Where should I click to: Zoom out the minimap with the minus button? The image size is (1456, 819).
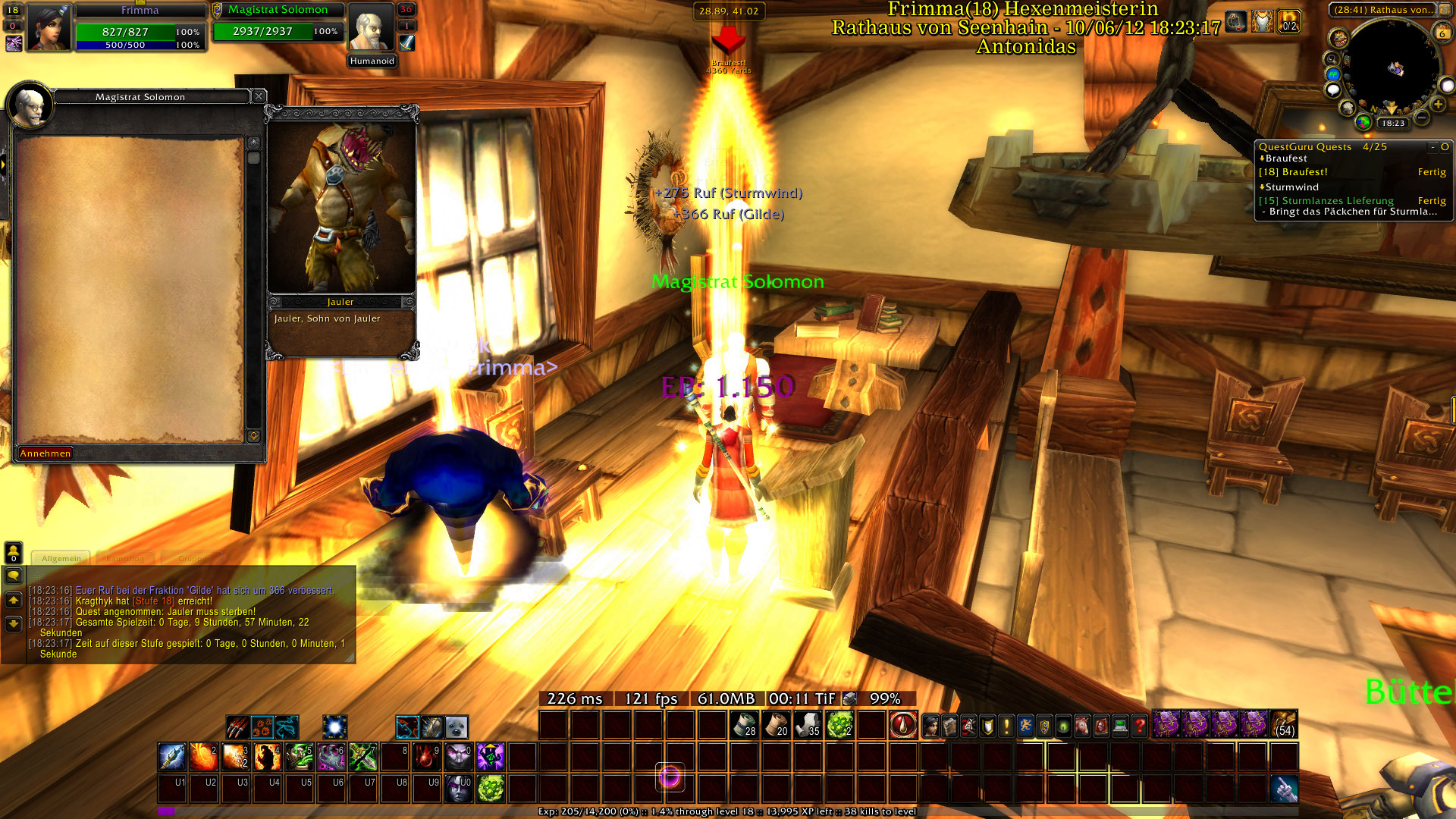pos(1422,118)
